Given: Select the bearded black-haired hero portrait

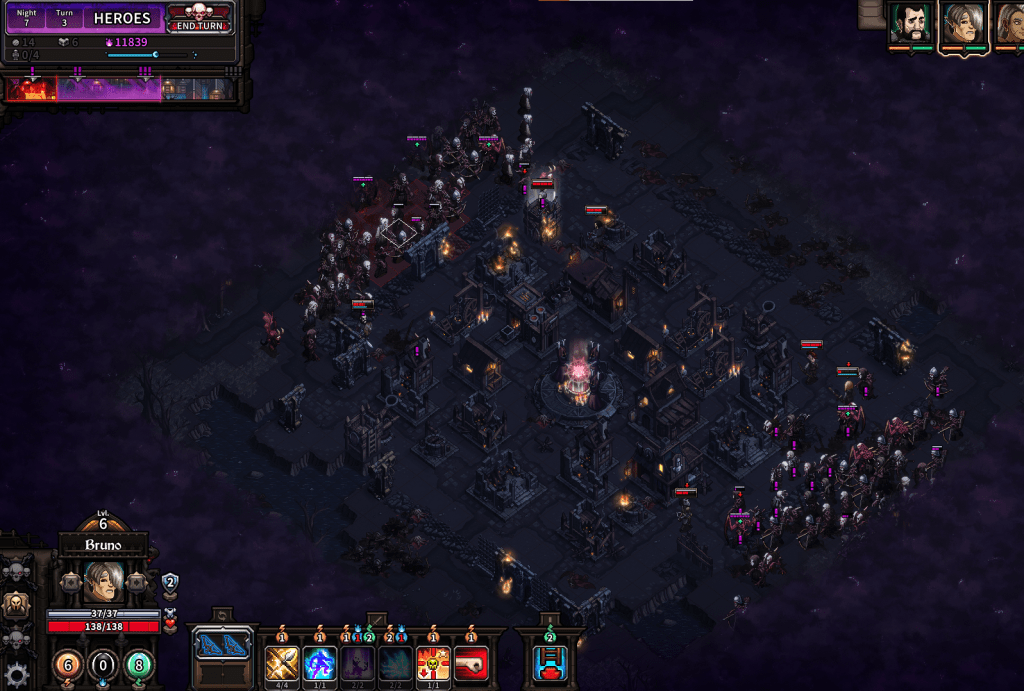Looking at the screenshot, I should pyautogui.click(x=910, y=24).
